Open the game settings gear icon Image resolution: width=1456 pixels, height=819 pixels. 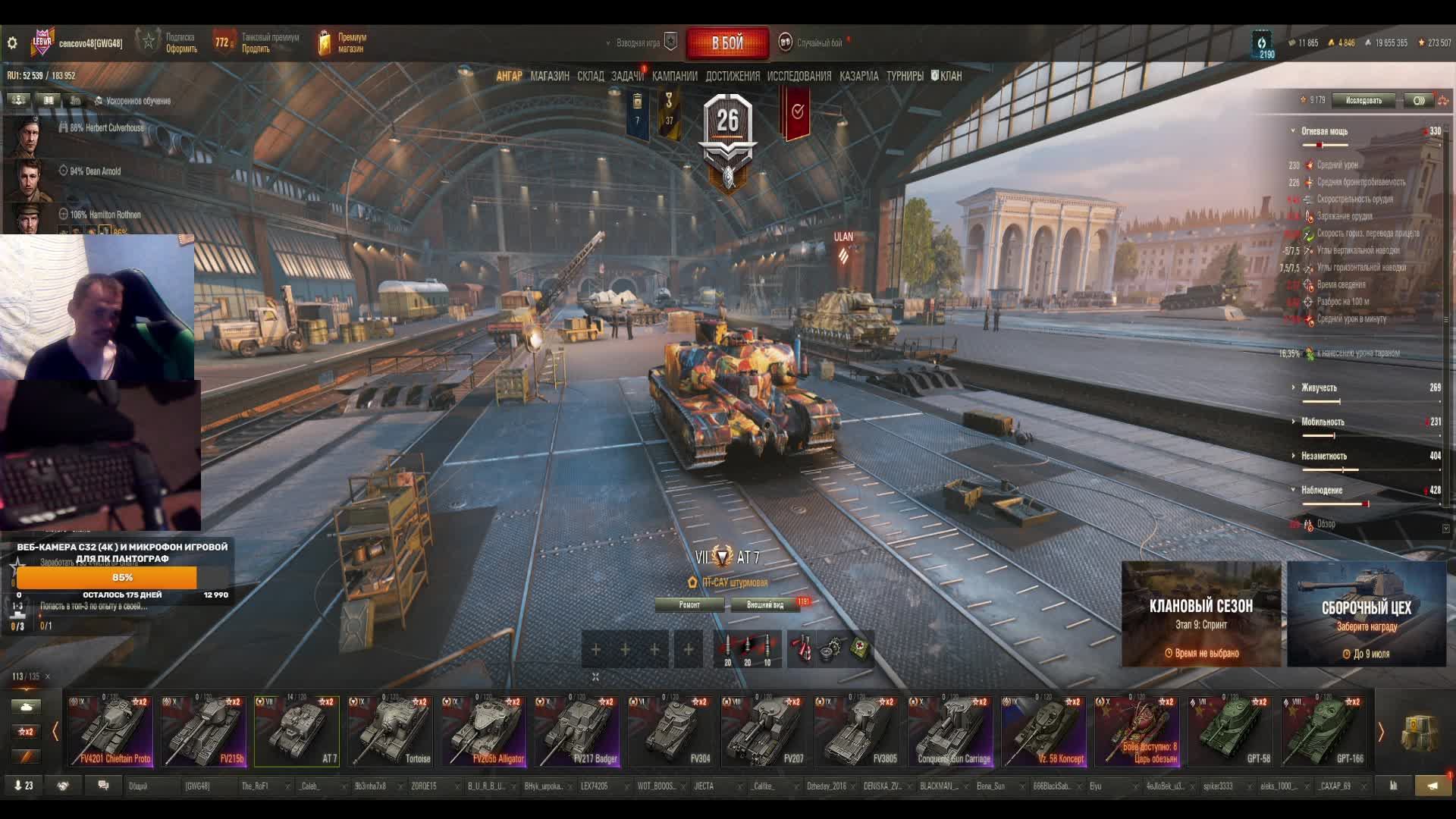12,43
